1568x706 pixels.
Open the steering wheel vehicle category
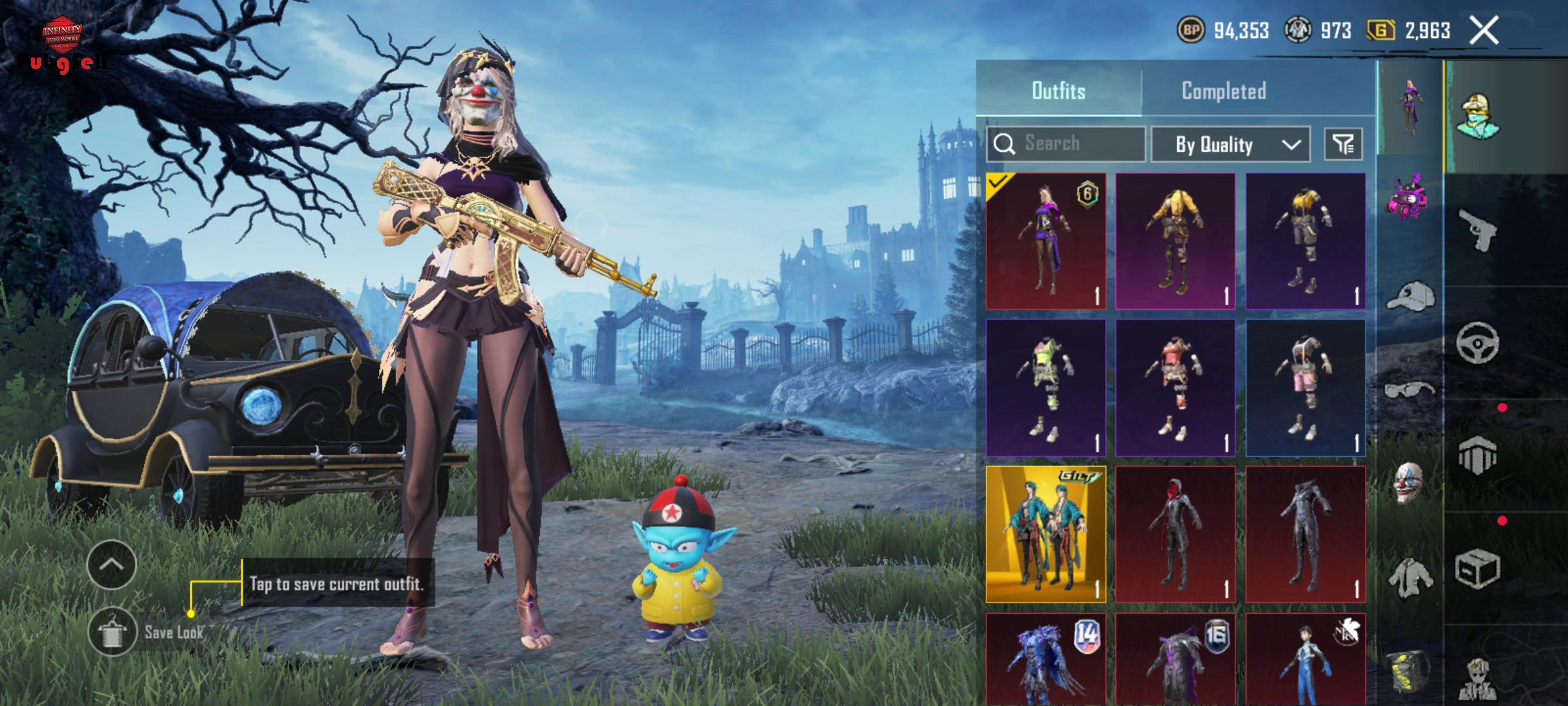[1478, 343]
